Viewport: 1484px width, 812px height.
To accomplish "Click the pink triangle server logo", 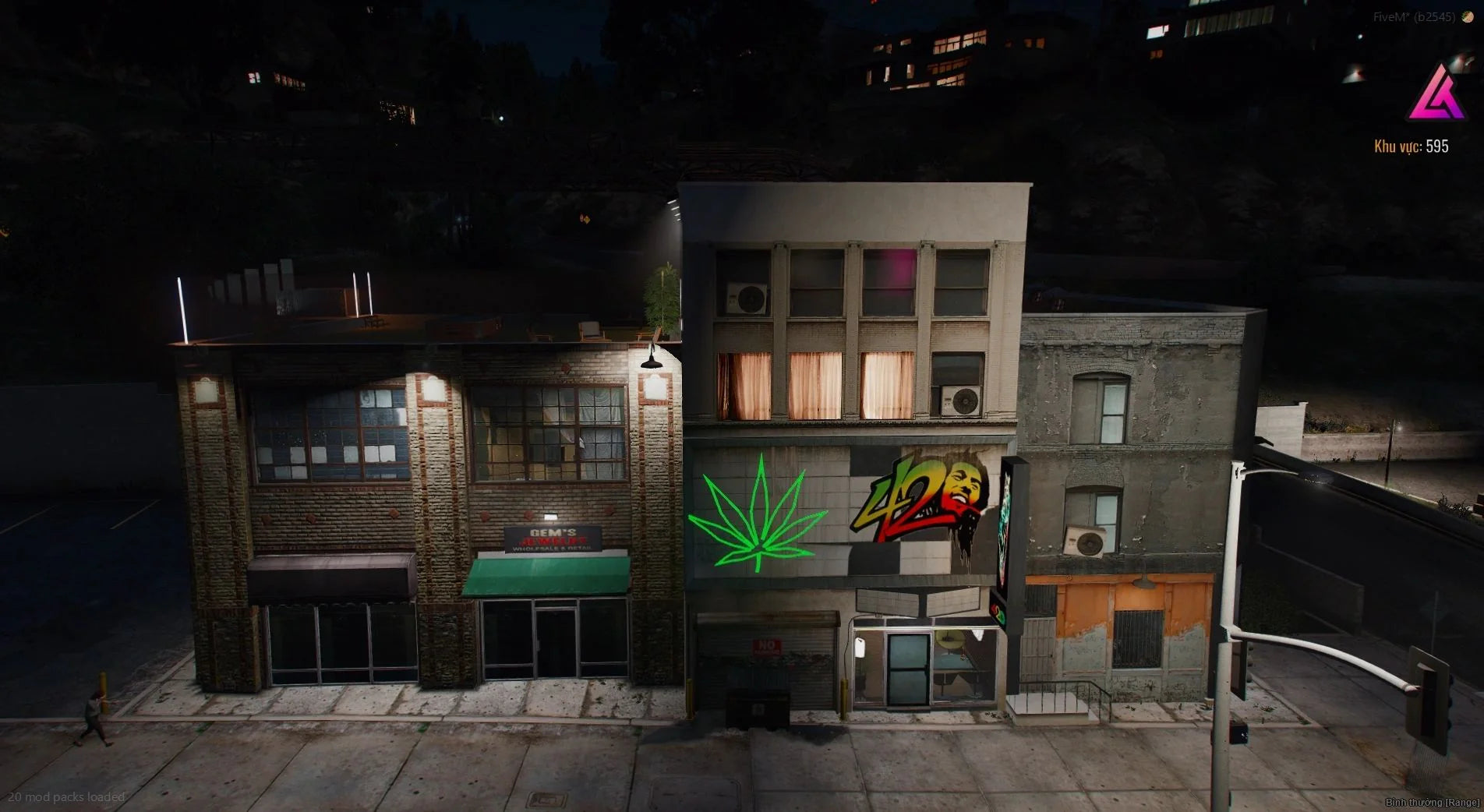I will (x=1436, y=94).
